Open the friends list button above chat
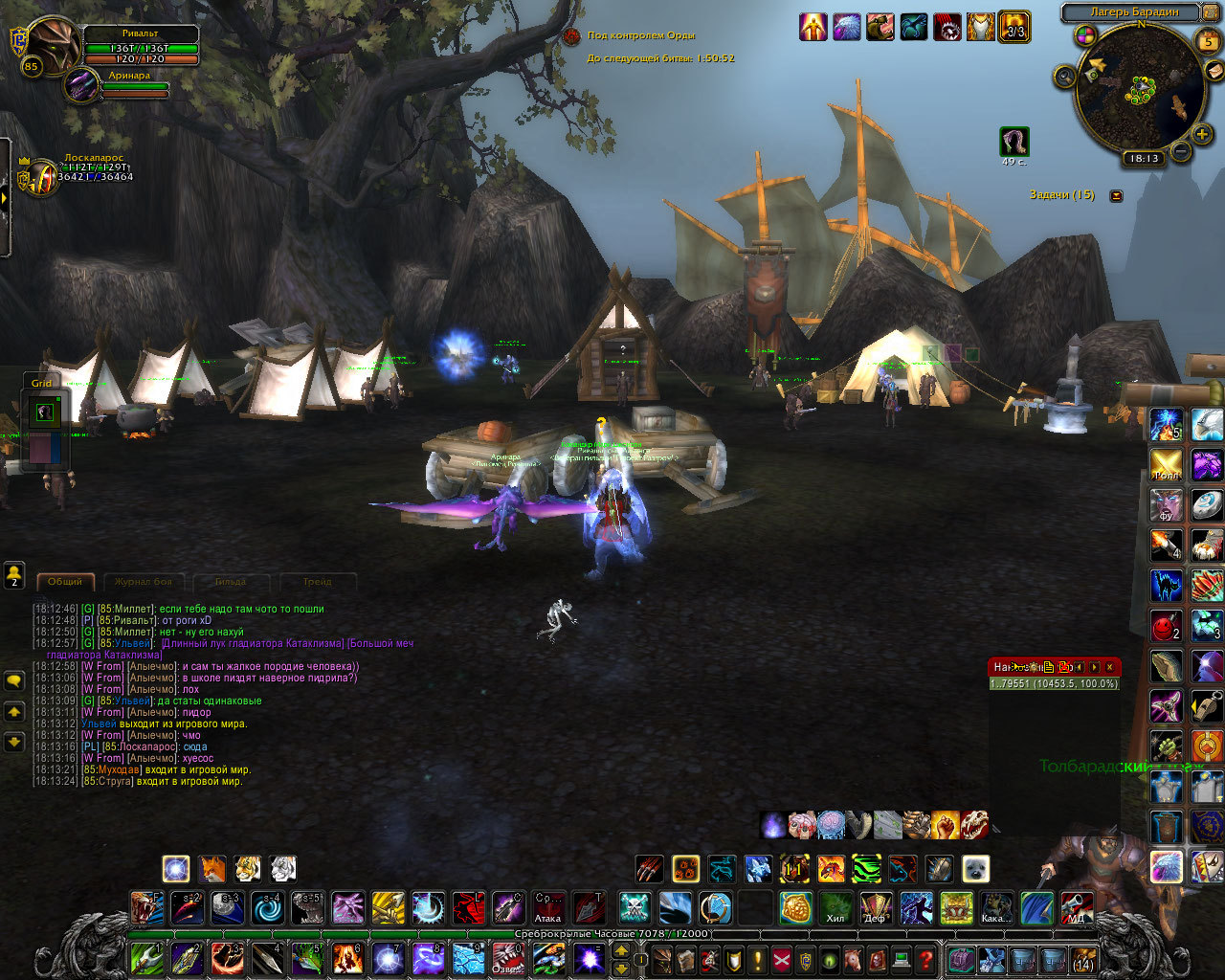This screenshot has width=1225, height=980. click(14, 574)
